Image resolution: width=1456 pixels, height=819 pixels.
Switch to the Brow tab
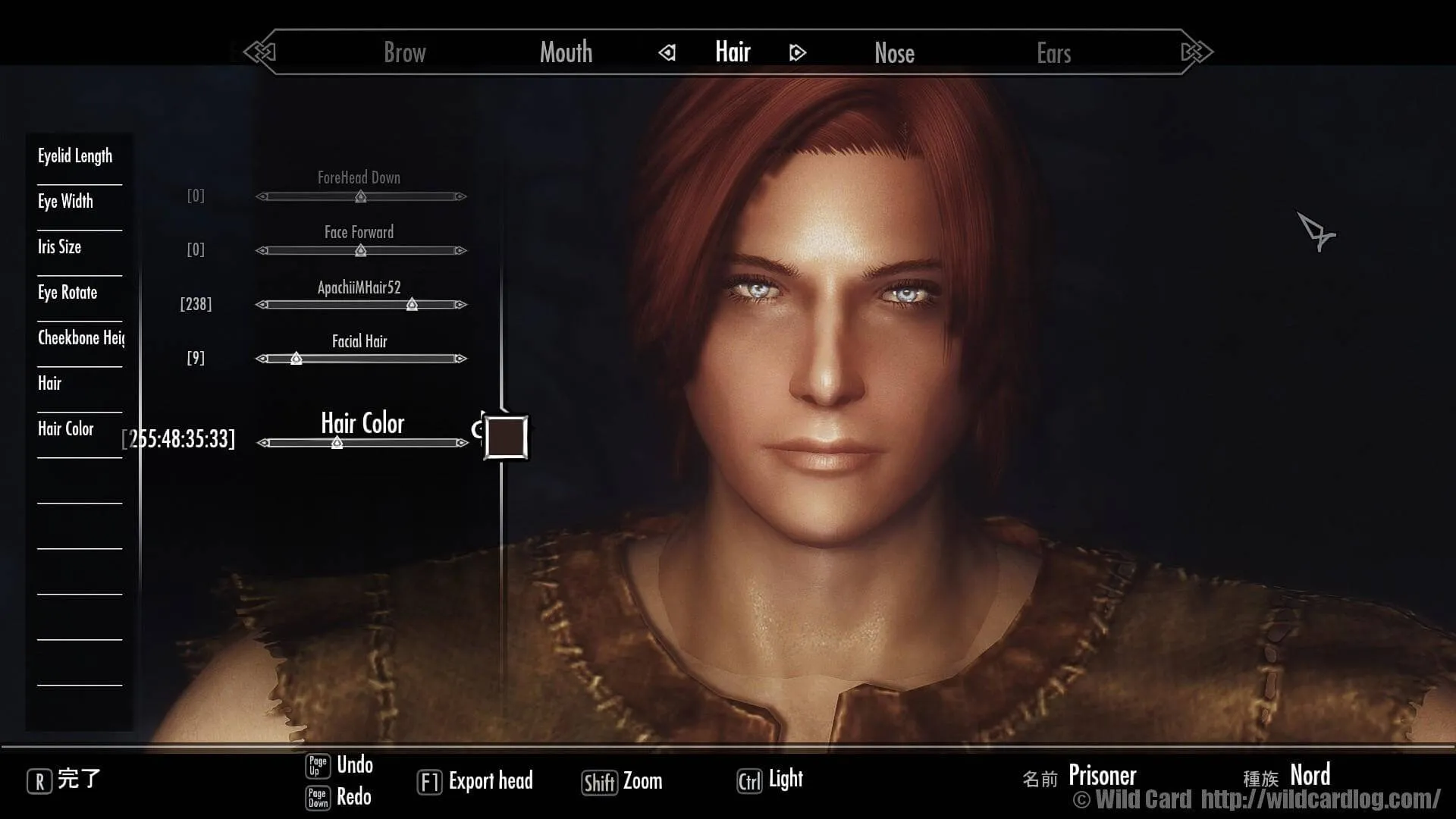(x=404, y=53)
